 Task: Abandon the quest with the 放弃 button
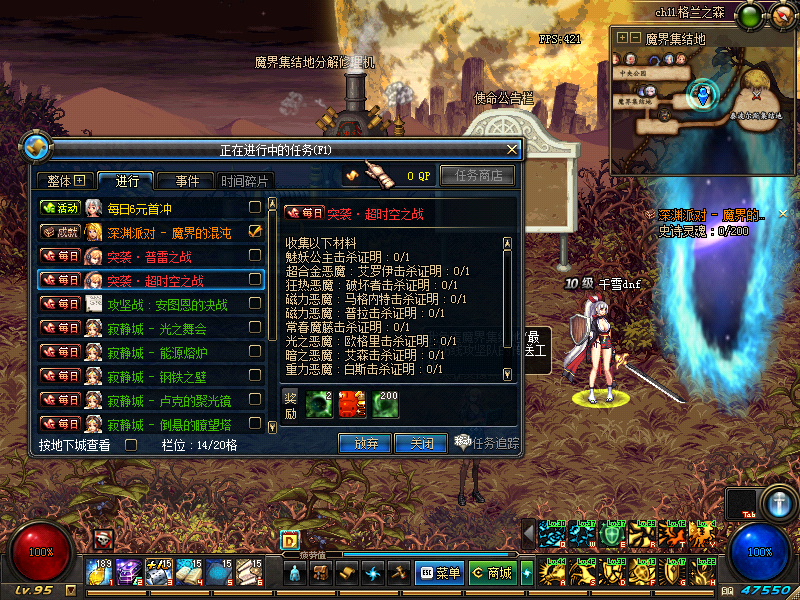pyautogui.click(x=365, y=442)
